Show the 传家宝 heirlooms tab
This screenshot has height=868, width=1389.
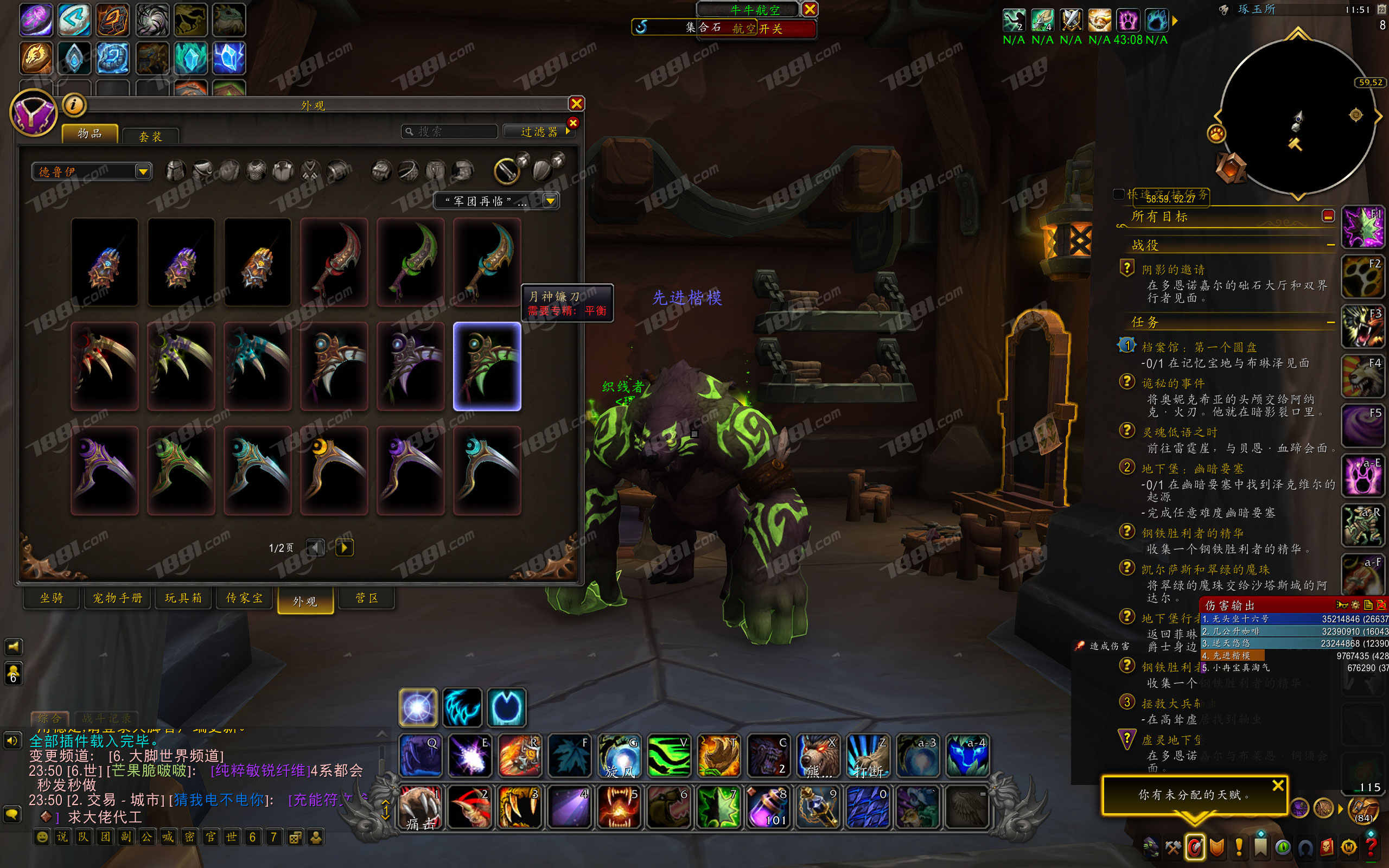coord(245,598)
